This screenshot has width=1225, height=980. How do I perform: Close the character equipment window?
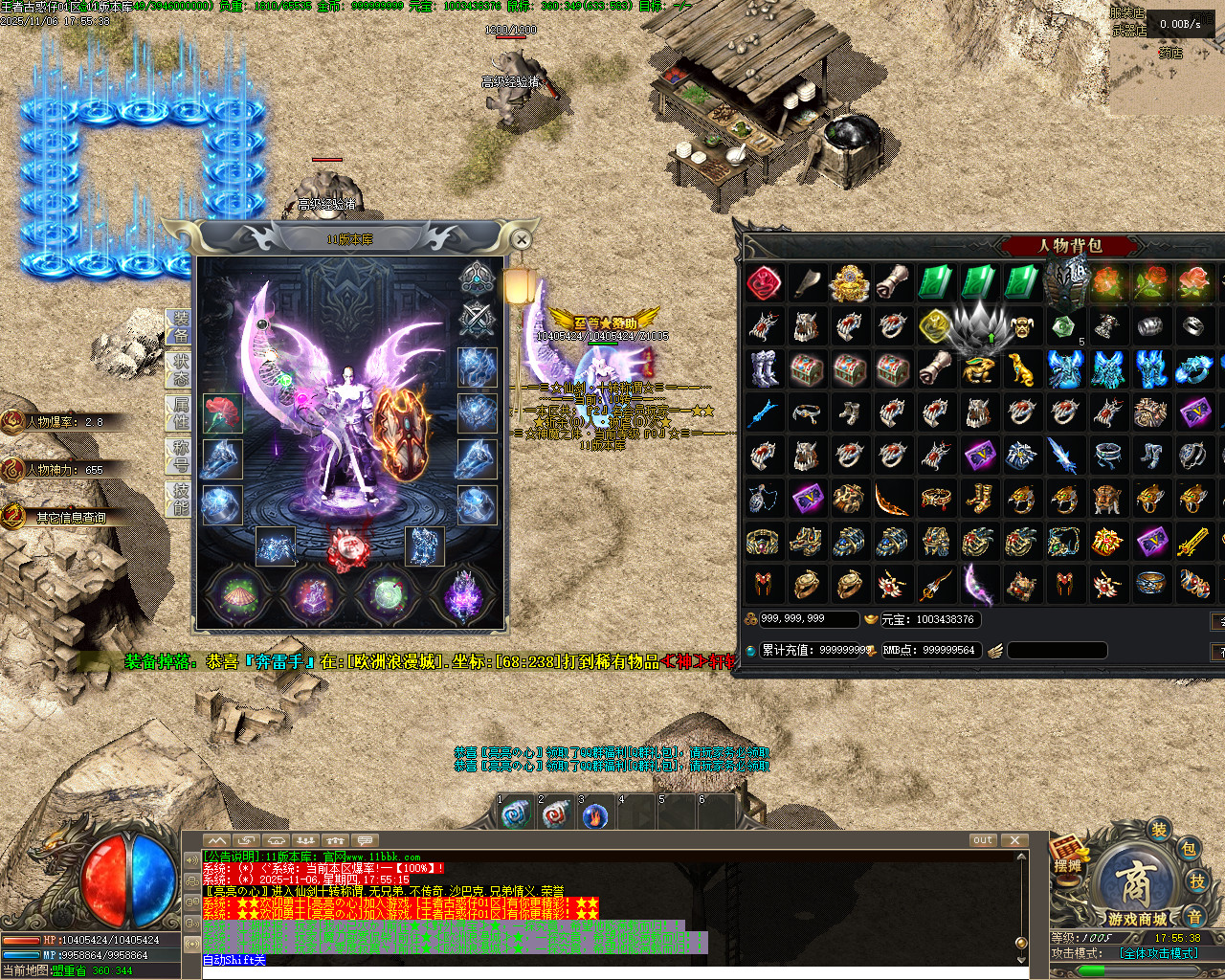pyautogui.click(x=521, y=239)
